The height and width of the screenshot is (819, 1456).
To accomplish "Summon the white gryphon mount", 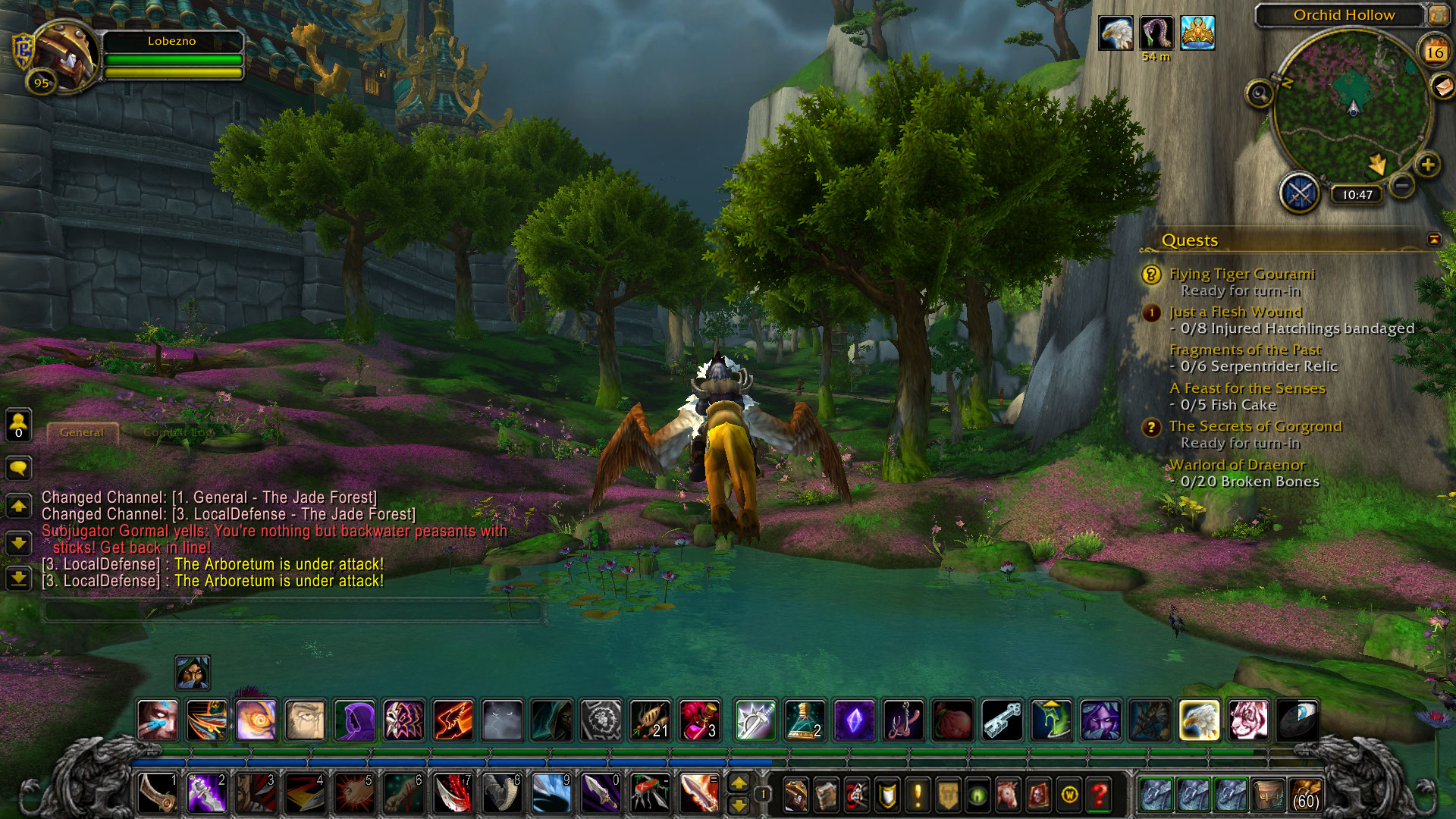I will coord(1199,720).
